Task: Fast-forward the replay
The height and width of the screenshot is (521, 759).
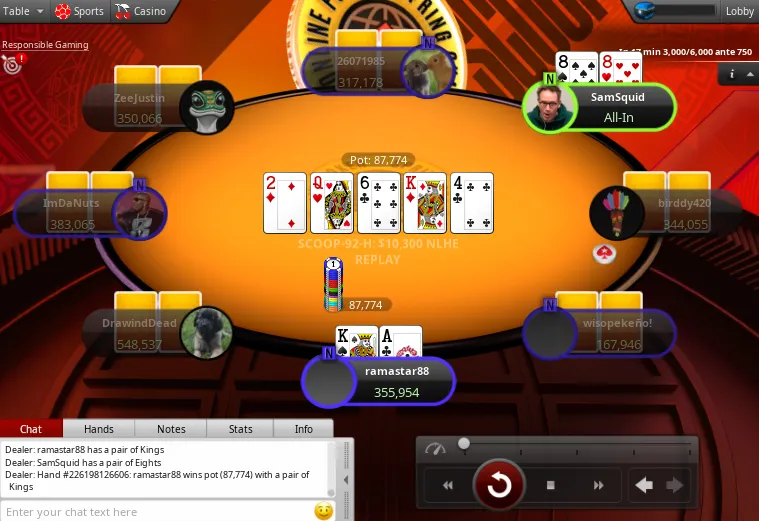Action: pyautogui.click(x=599, y=486)
